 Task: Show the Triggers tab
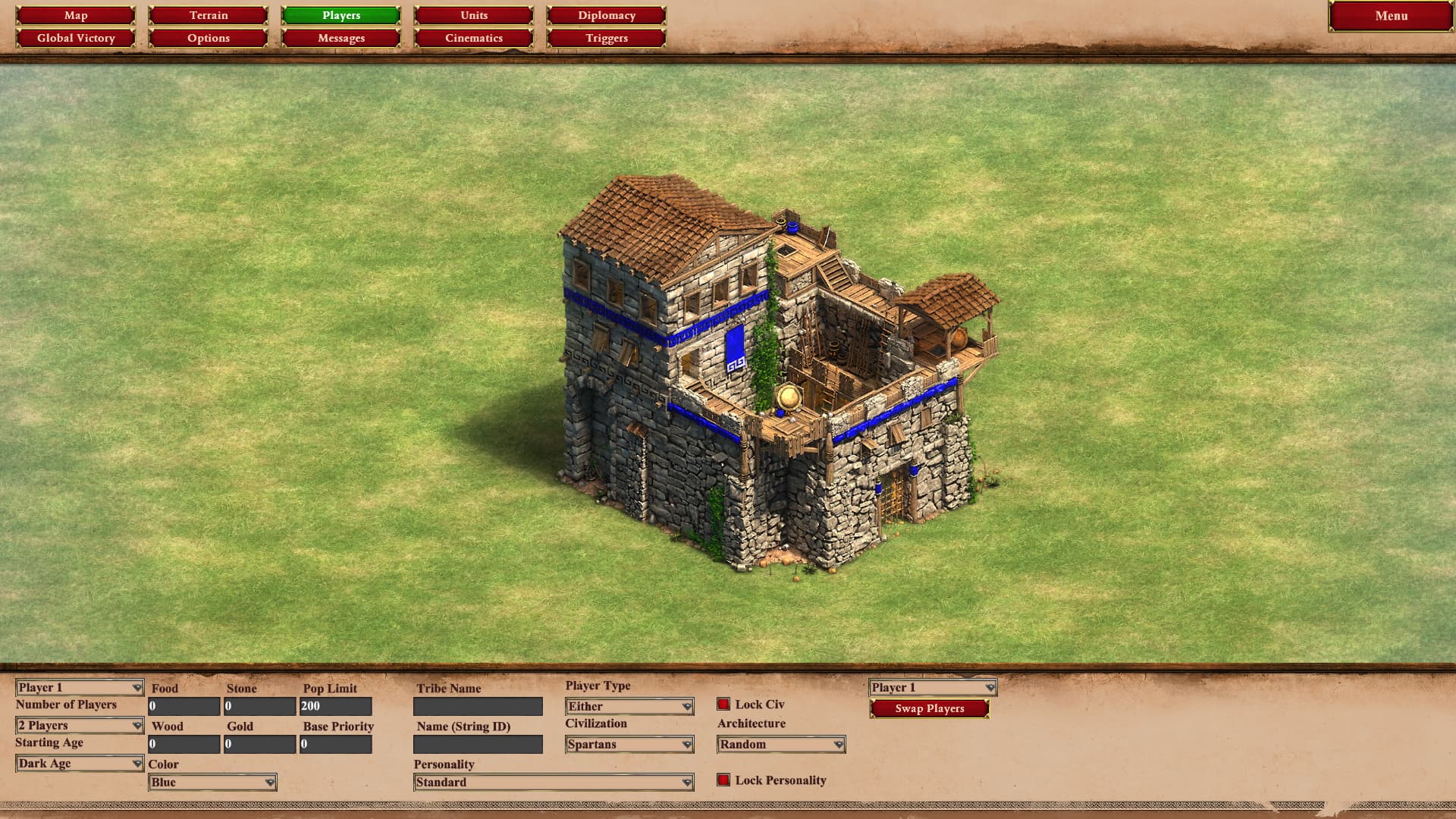pyautogui.click(x=607, y=38)
